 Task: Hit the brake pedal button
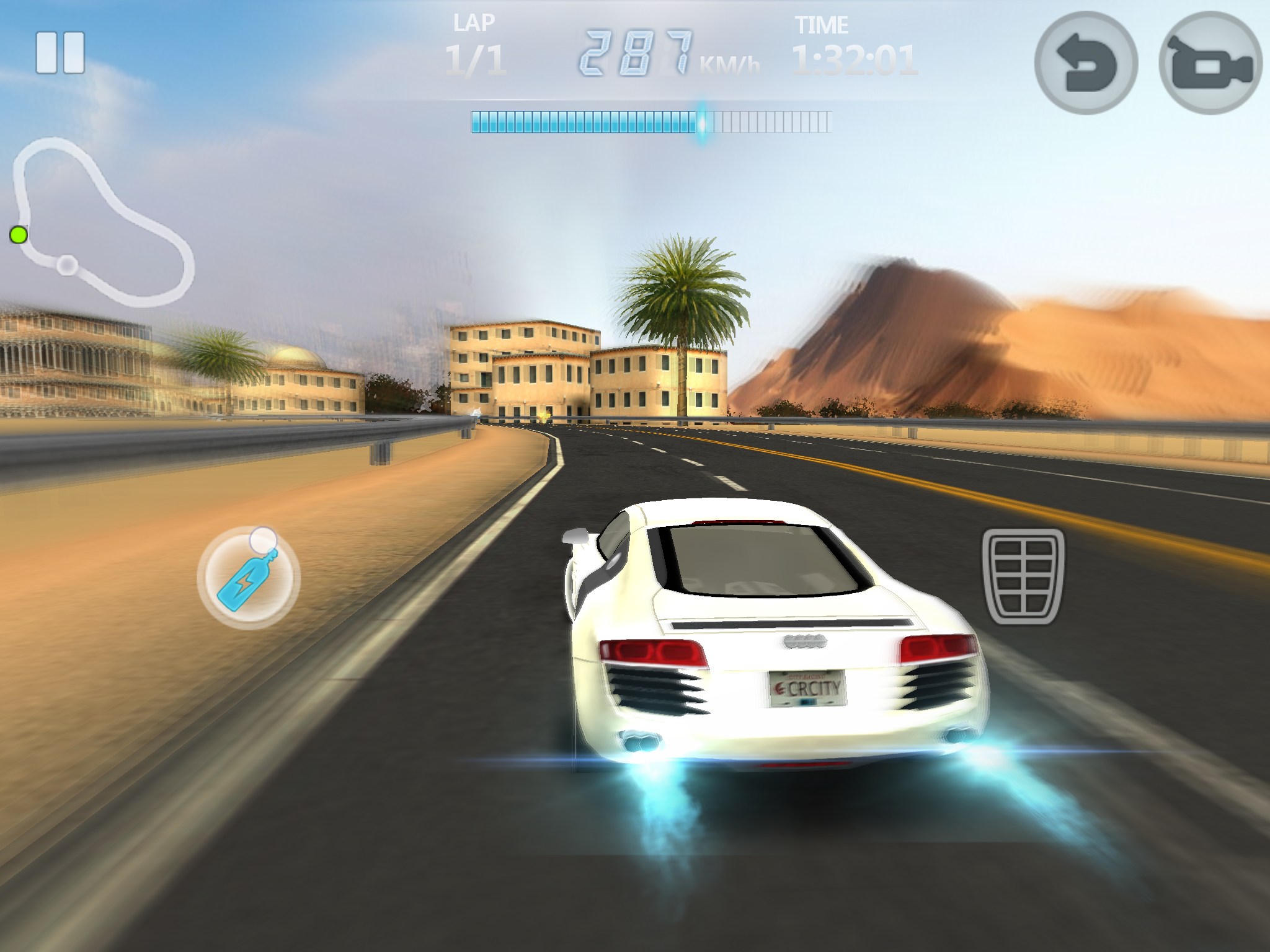pyautogui.click(x=1023, y=576)
